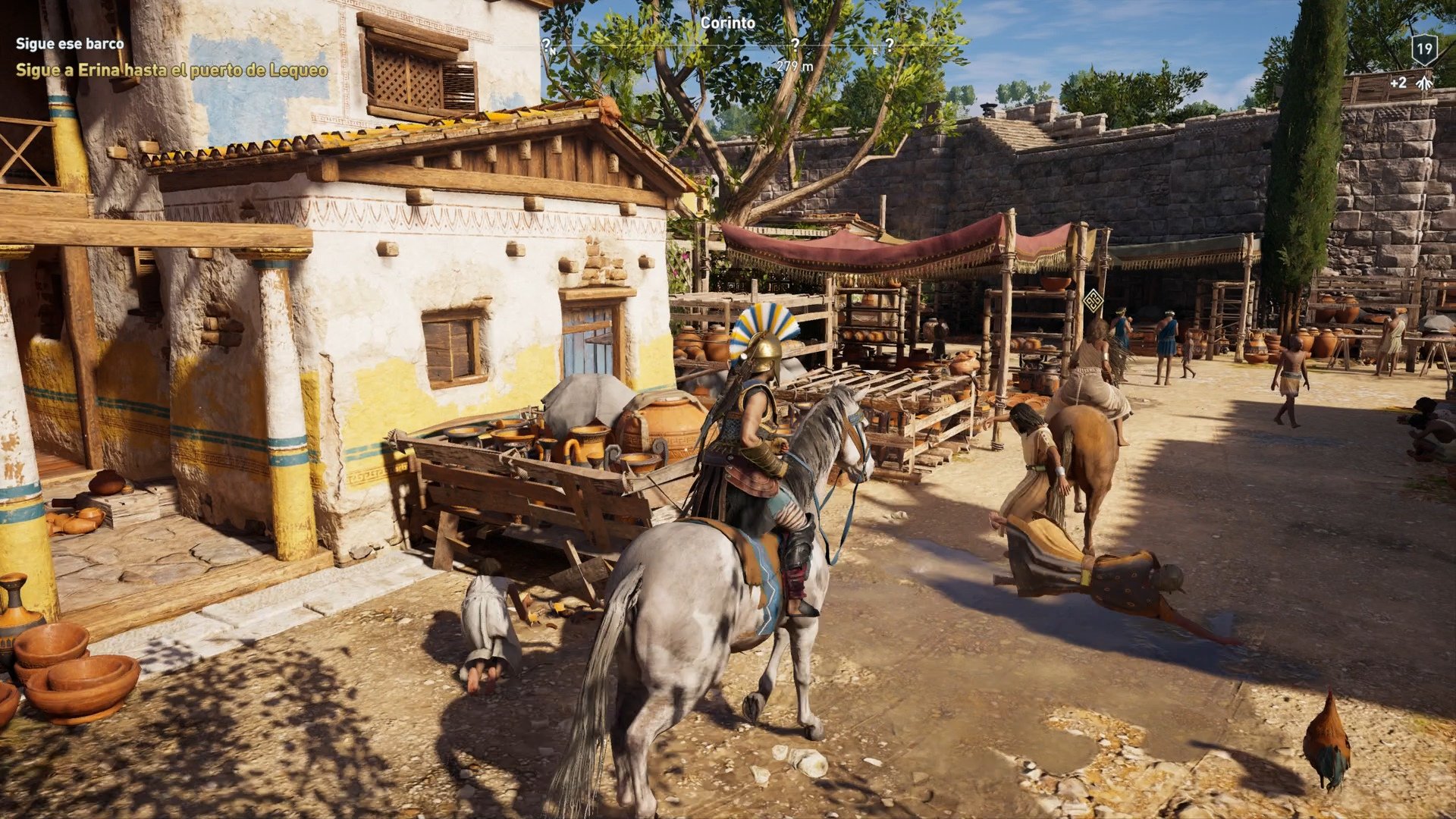Click the +2 experience gain indicator
The image size is (1456, 819).
click(1399, 83)
